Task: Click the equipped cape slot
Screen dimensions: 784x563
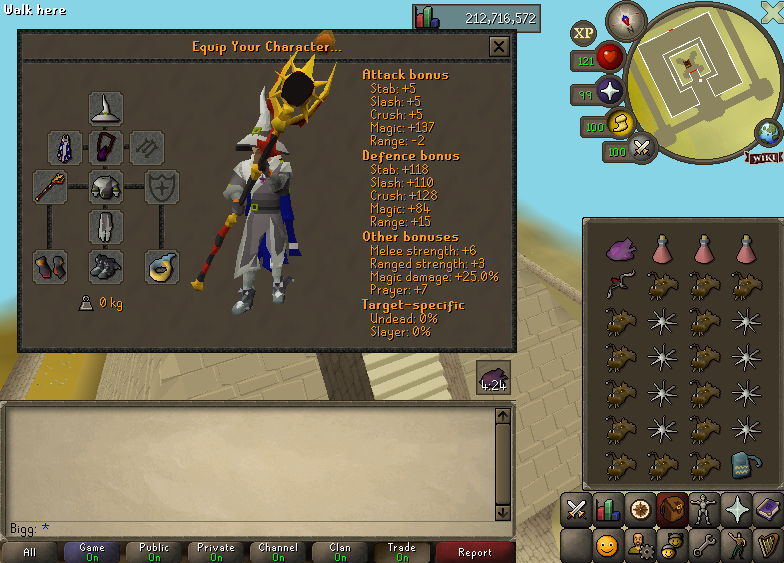Action: click(x=65, y=148)
